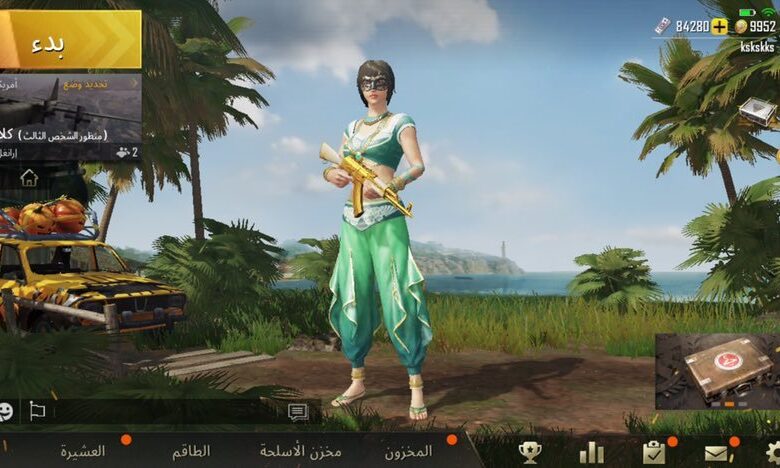Open the trophy achievements icon
This screenshot has width=780, height=468.
tap(530, 452)
